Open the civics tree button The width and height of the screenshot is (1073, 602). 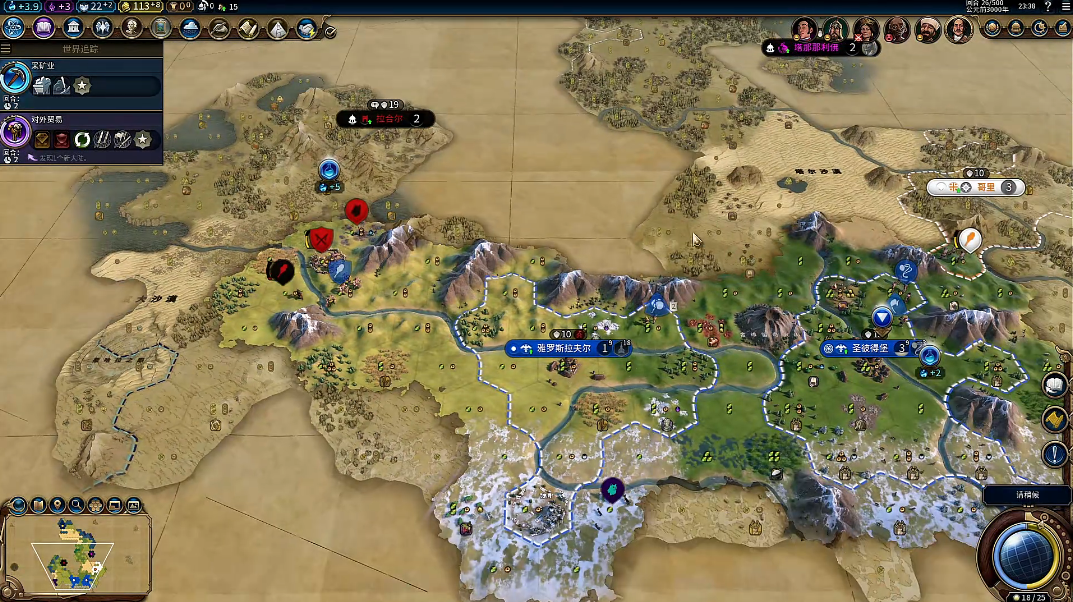pyautogui.click(x=43, y=28)
